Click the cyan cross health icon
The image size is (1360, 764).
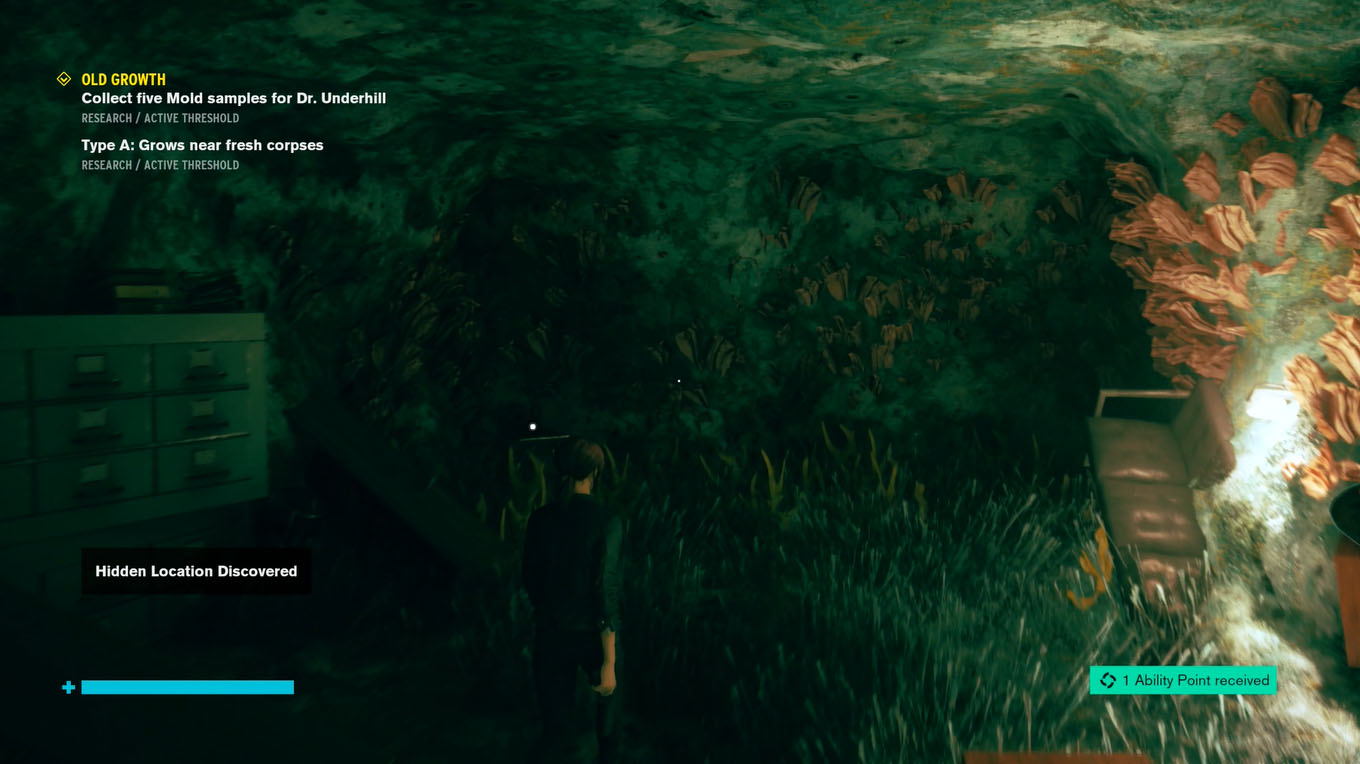(x=68, y=687)
